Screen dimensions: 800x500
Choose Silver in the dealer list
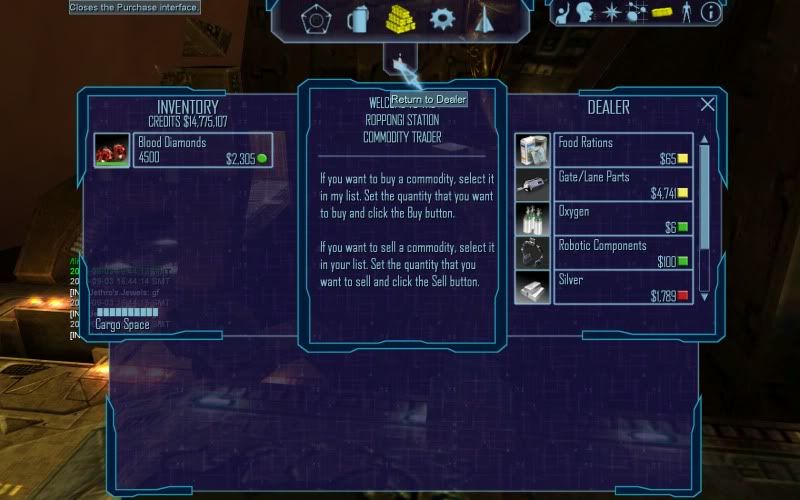pyautogui.click(x=605, y=288)
